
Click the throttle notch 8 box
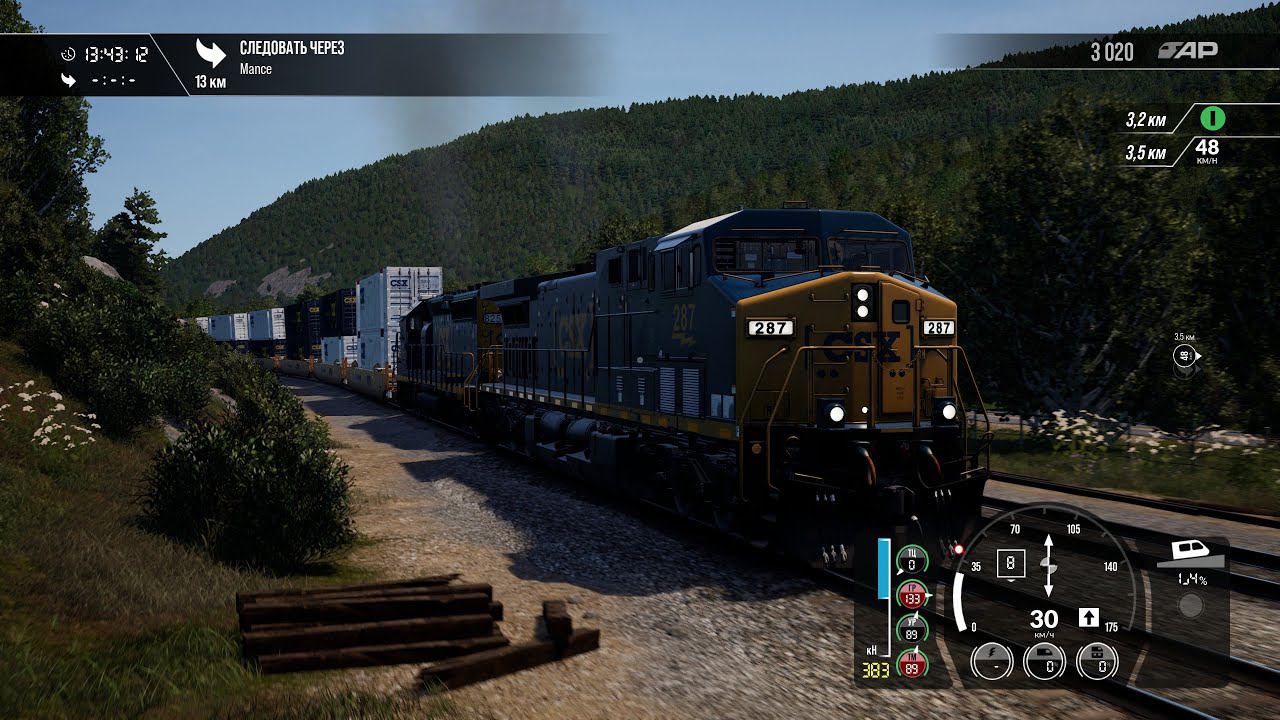(x=1011, y=564)
